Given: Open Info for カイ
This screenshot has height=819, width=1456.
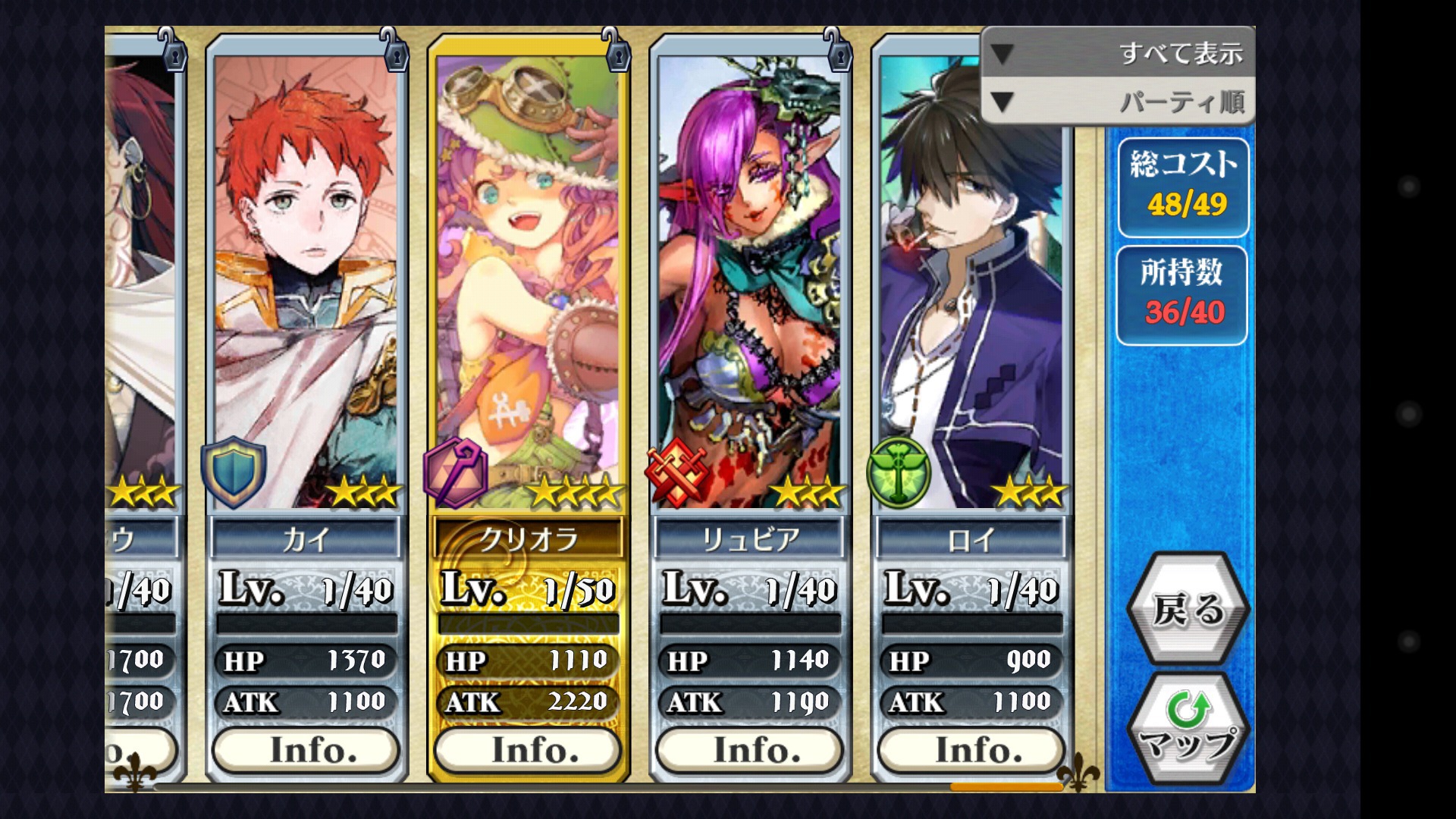Looking at the screenshot, I should coord(306,750).
